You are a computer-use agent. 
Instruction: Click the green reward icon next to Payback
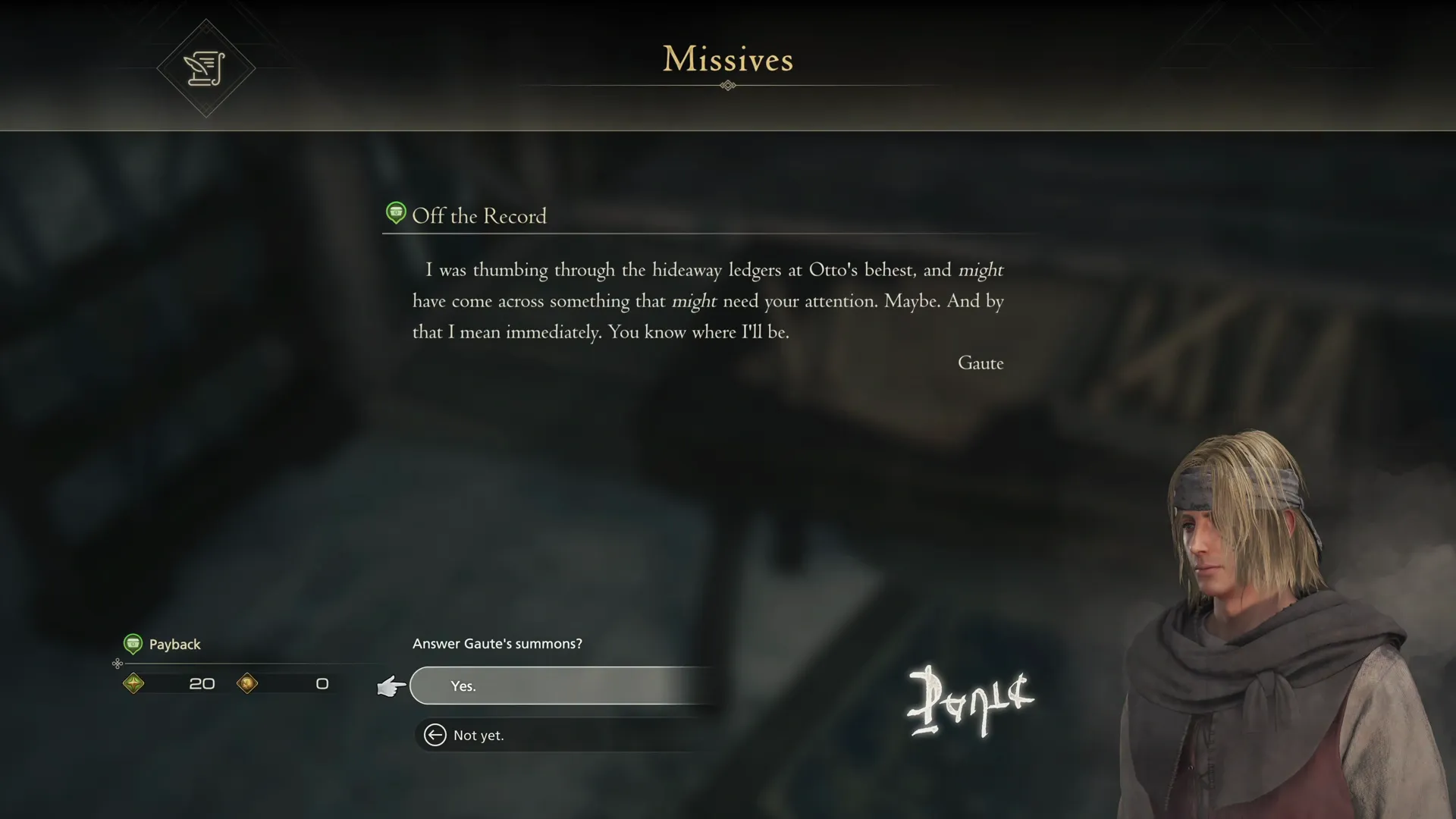pos(134,644)
